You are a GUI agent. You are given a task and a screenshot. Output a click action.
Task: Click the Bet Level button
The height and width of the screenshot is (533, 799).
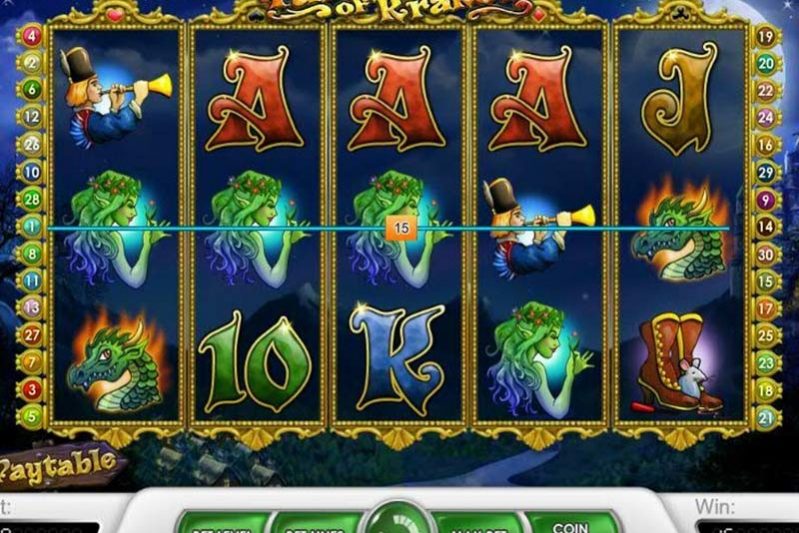click(216, 522)
